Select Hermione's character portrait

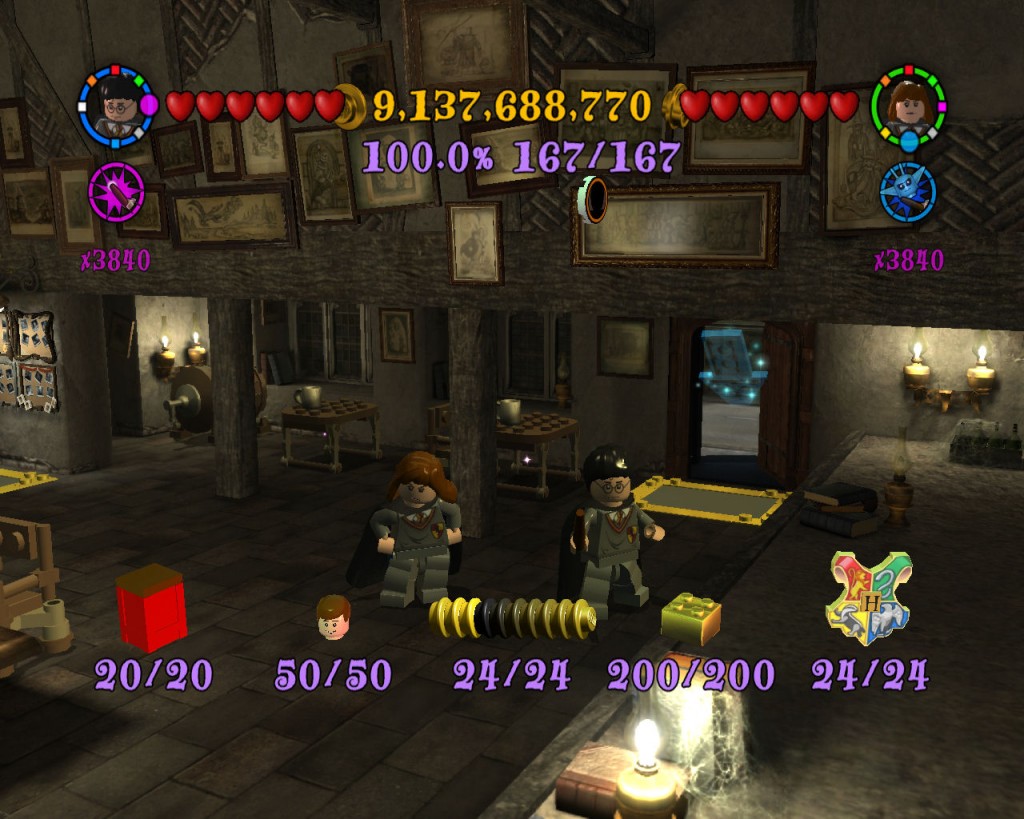[908, 104]
